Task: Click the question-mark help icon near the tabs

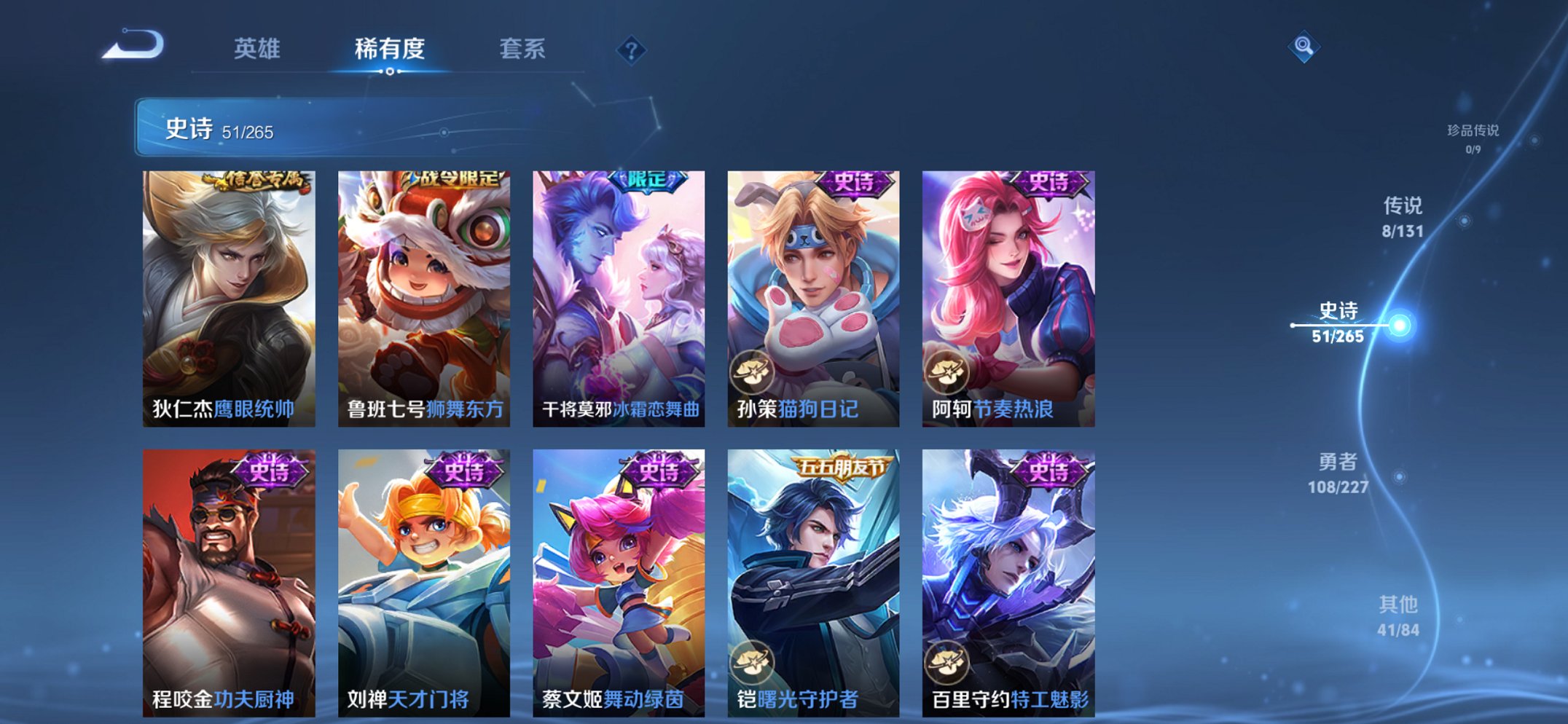Action: pos(633,50)
